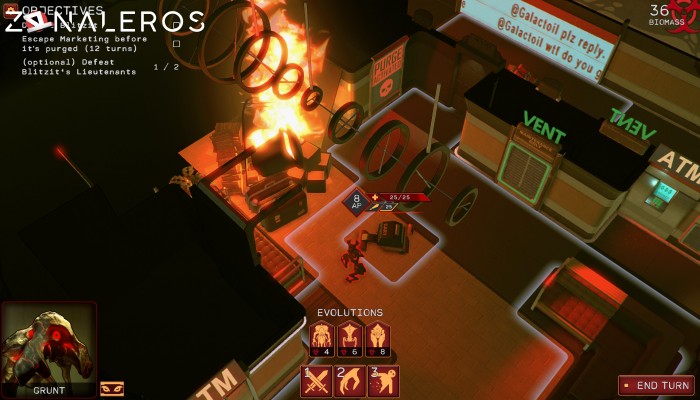Viewport: 700px width, 400px height.
Task: Choose the evolution costing 4 biomass
Action: pos(321,338)
